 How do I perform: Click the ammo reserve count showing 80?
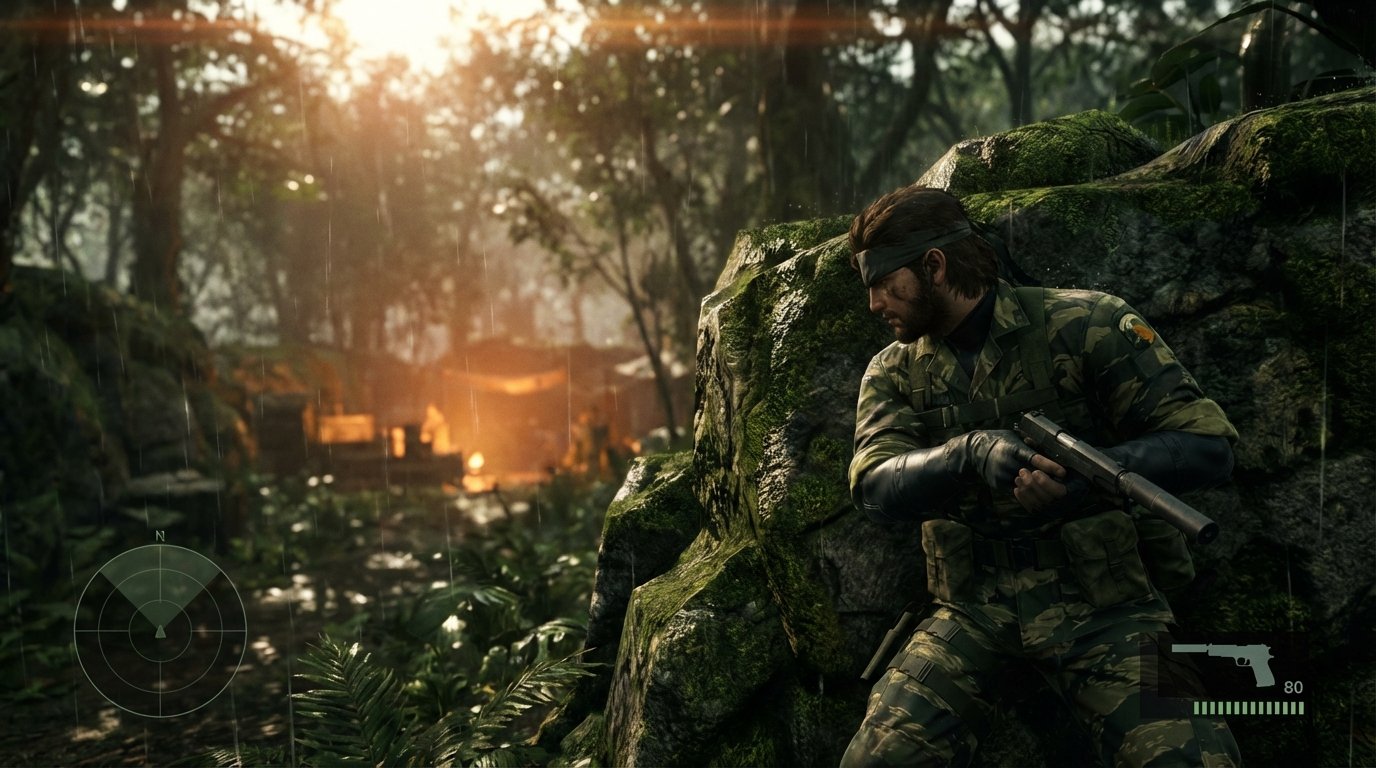click(x=1293, y=687)
